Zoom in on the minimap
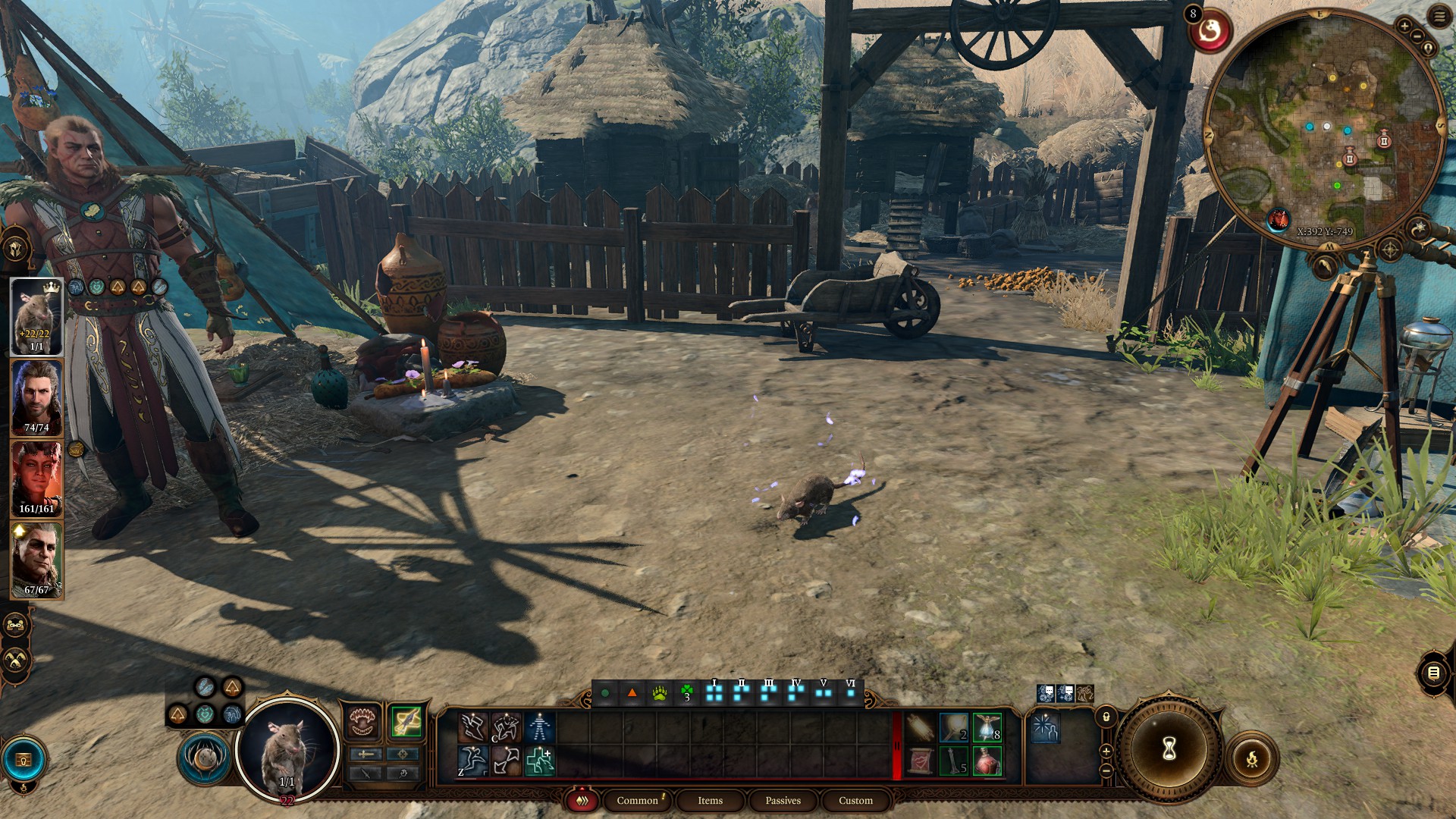Screen dimensions: 1456x819 coord(1404,27)
